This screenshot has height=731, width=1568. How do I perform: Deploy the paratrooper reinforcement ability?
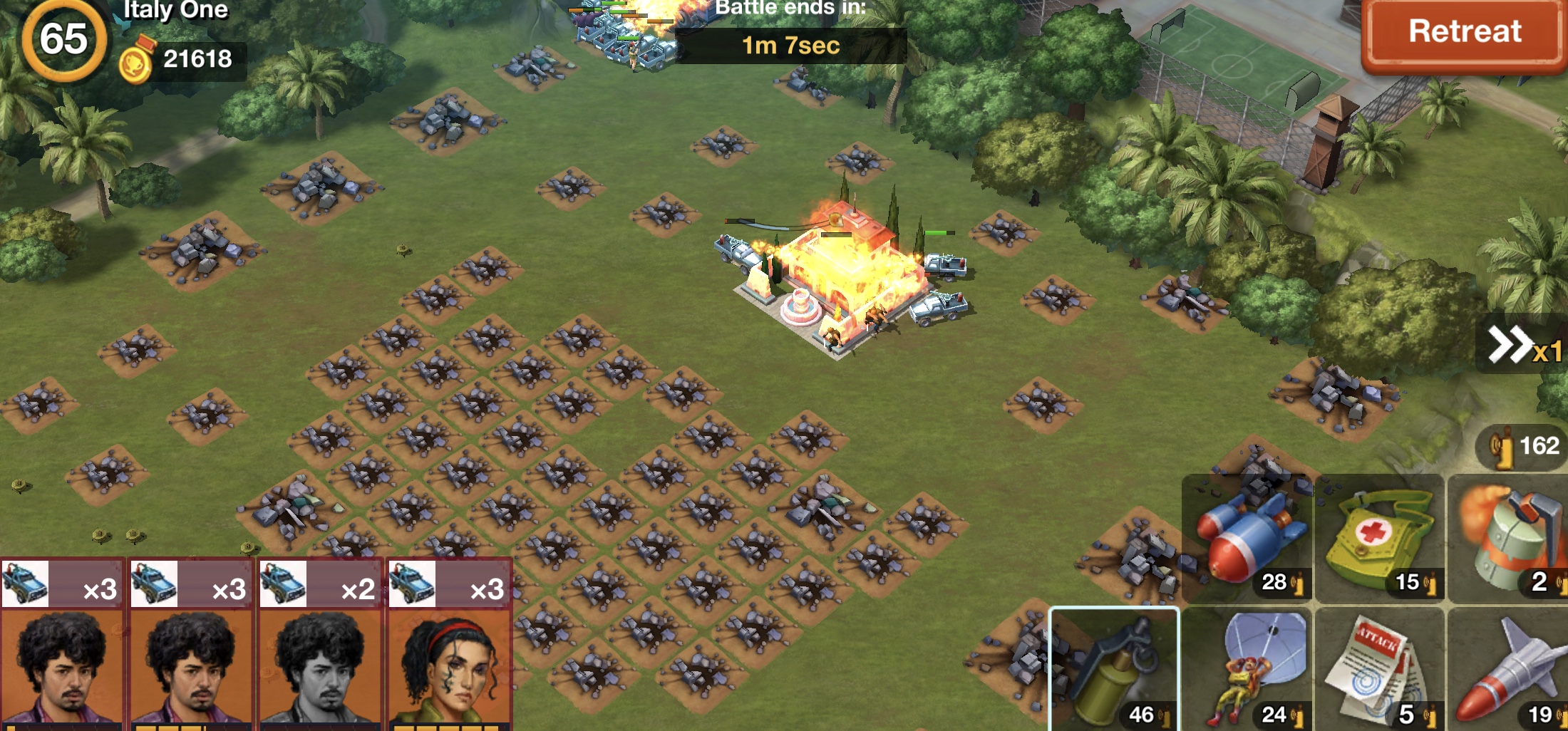tap(1247, 670)
